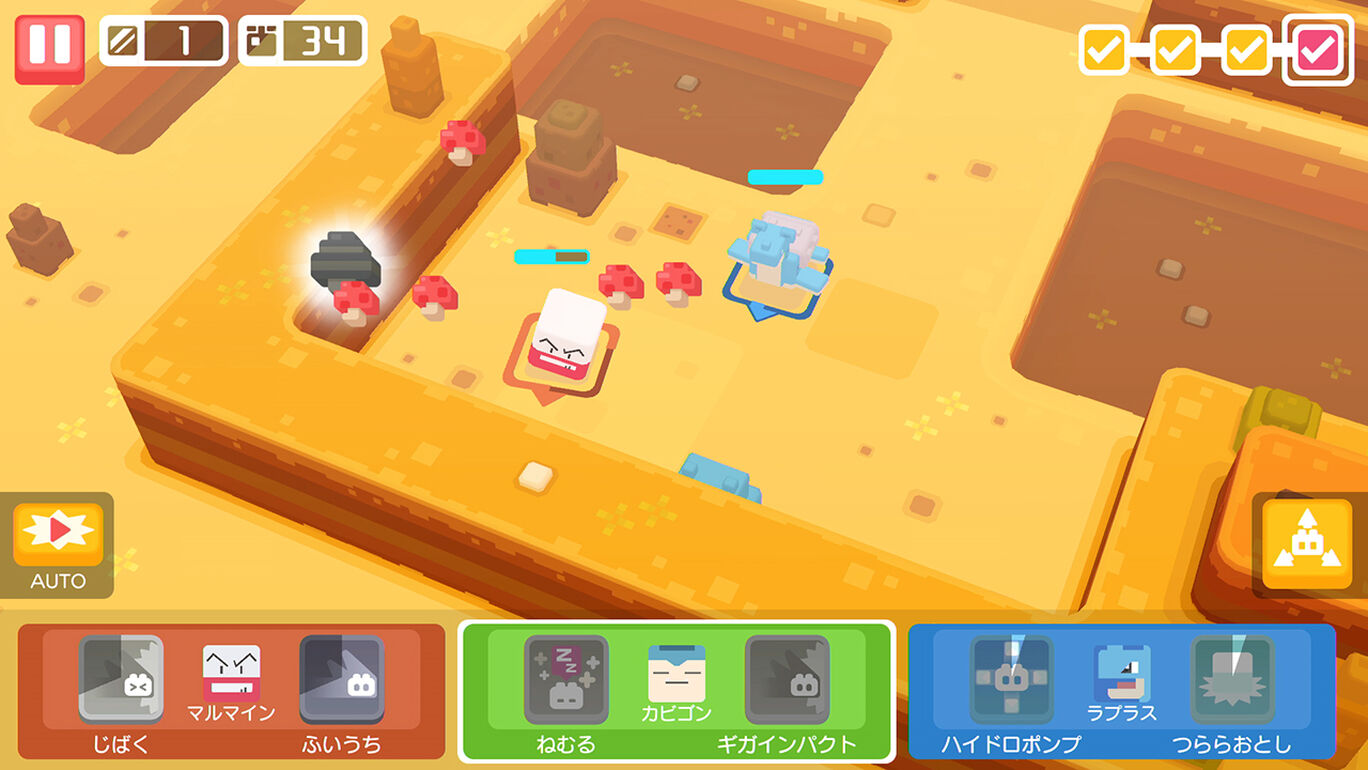The image size is (1368, 770).
Task: Tap the battery counter showing 34
Action: pyautogui.click(x=297, y=41)
